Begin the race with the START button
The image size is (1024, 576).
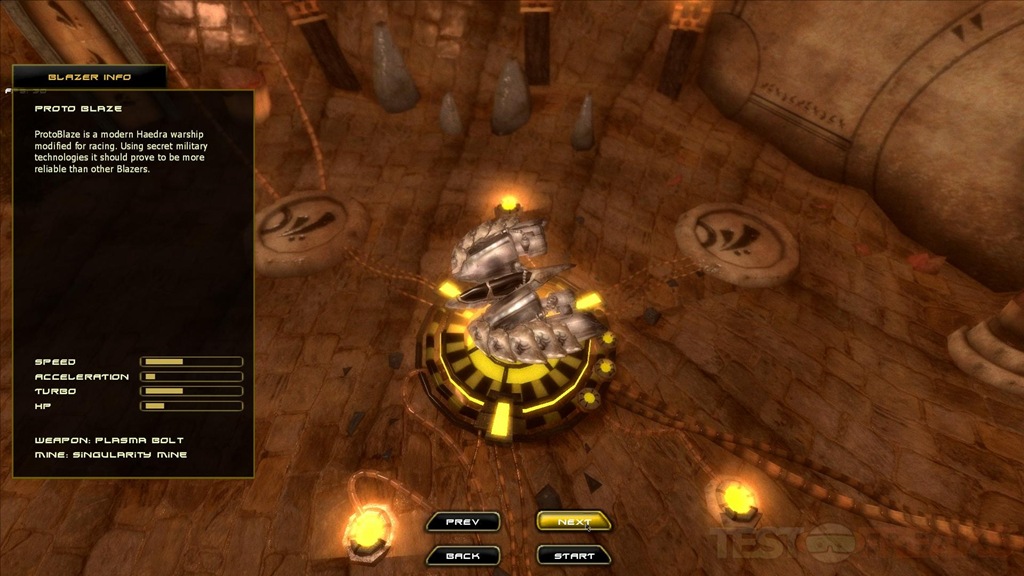573,555
